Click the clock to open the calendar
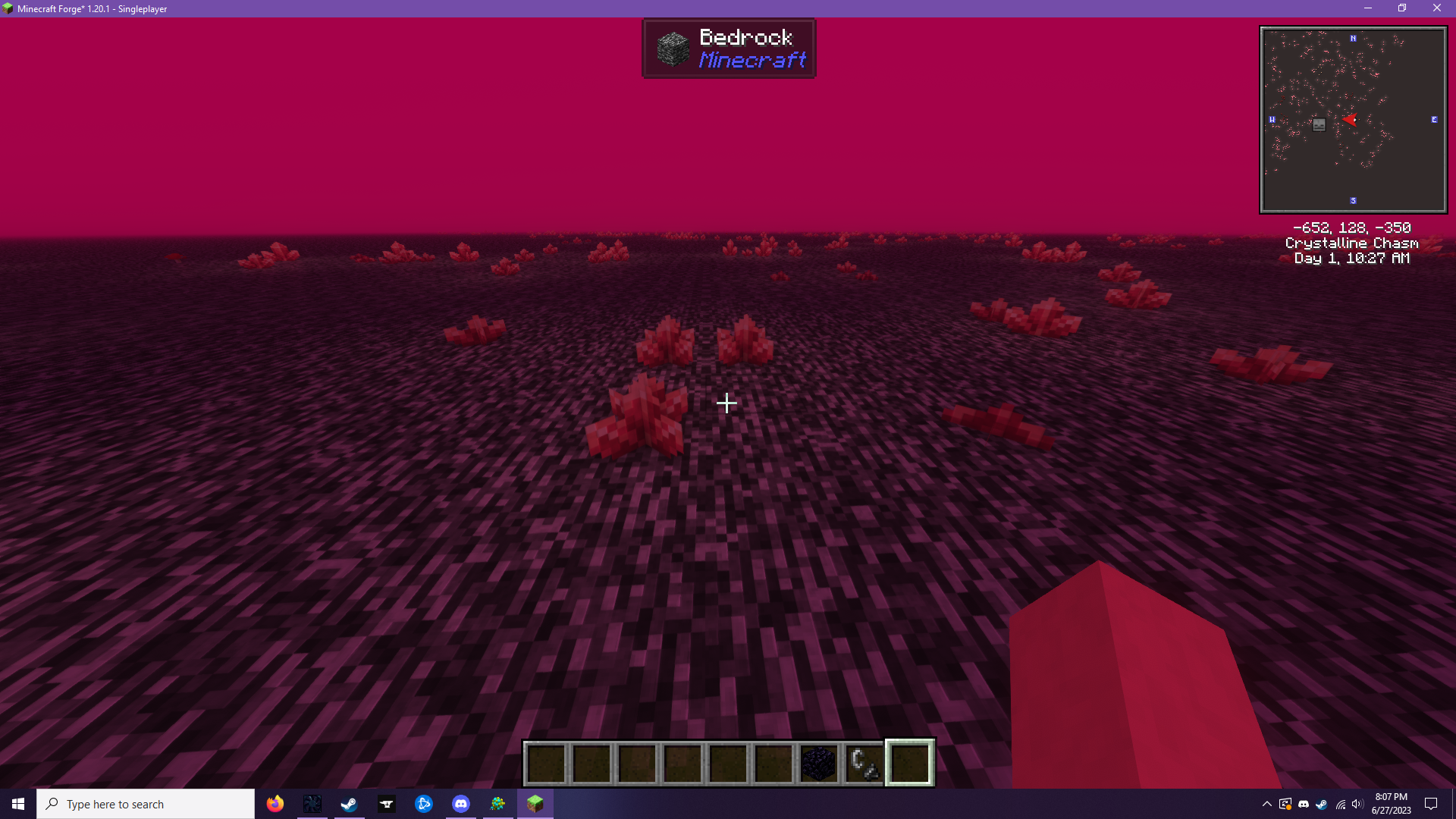The image size is (1456, 819). pyautogui.click(x=1390, y=803)
